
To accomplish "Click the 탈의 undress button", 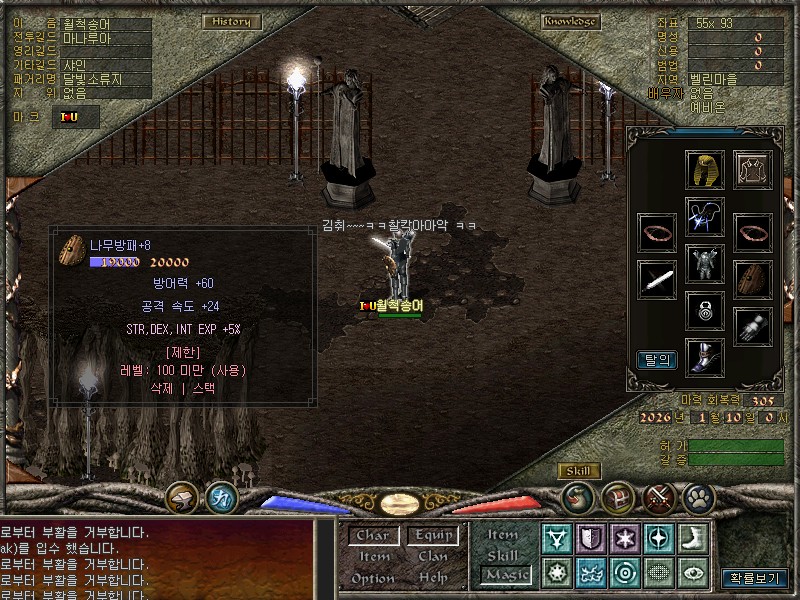I will (656, 359).
